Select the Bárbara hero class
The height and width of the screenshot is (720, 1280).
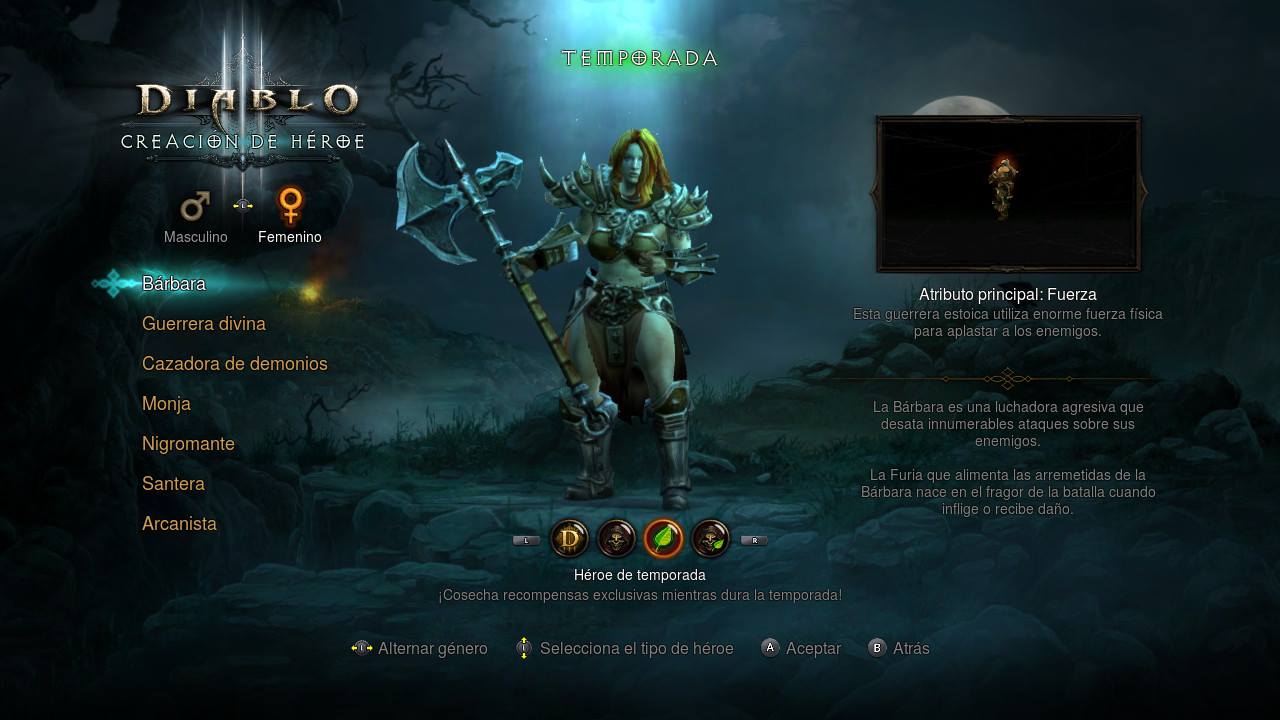(x=174, y=284)
